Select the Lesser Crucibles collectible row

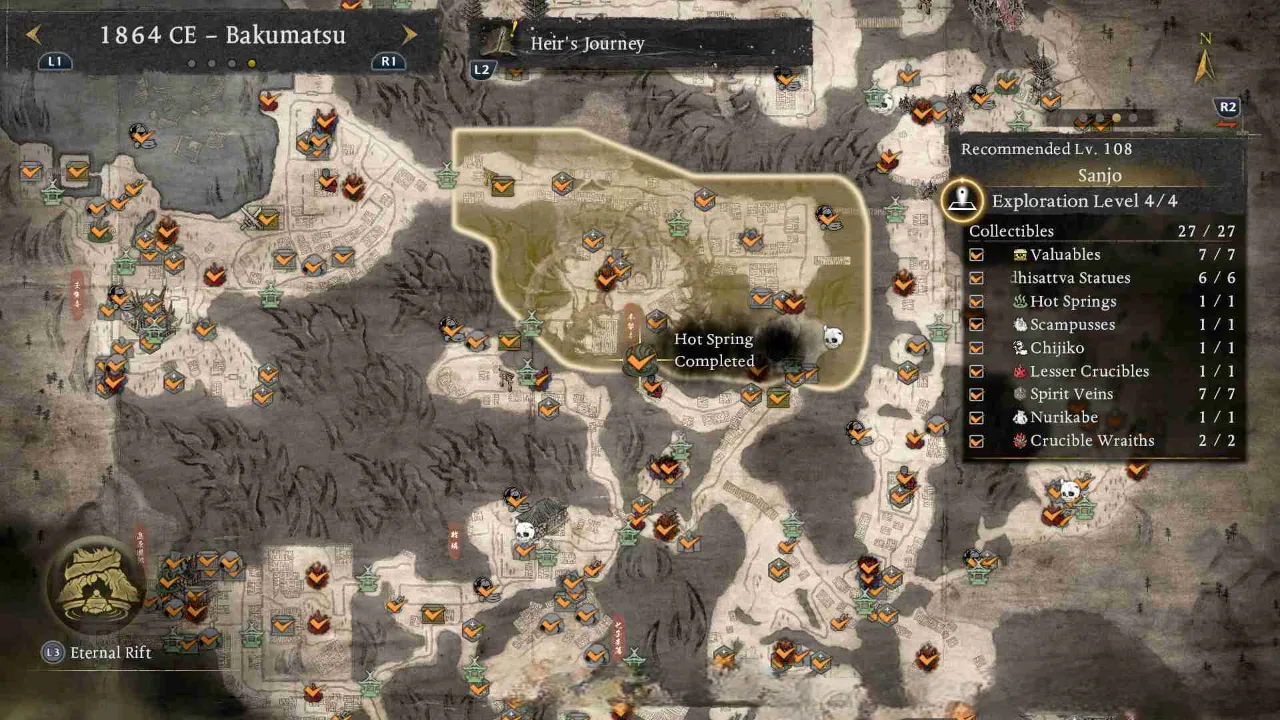(x=1104, y=371)
